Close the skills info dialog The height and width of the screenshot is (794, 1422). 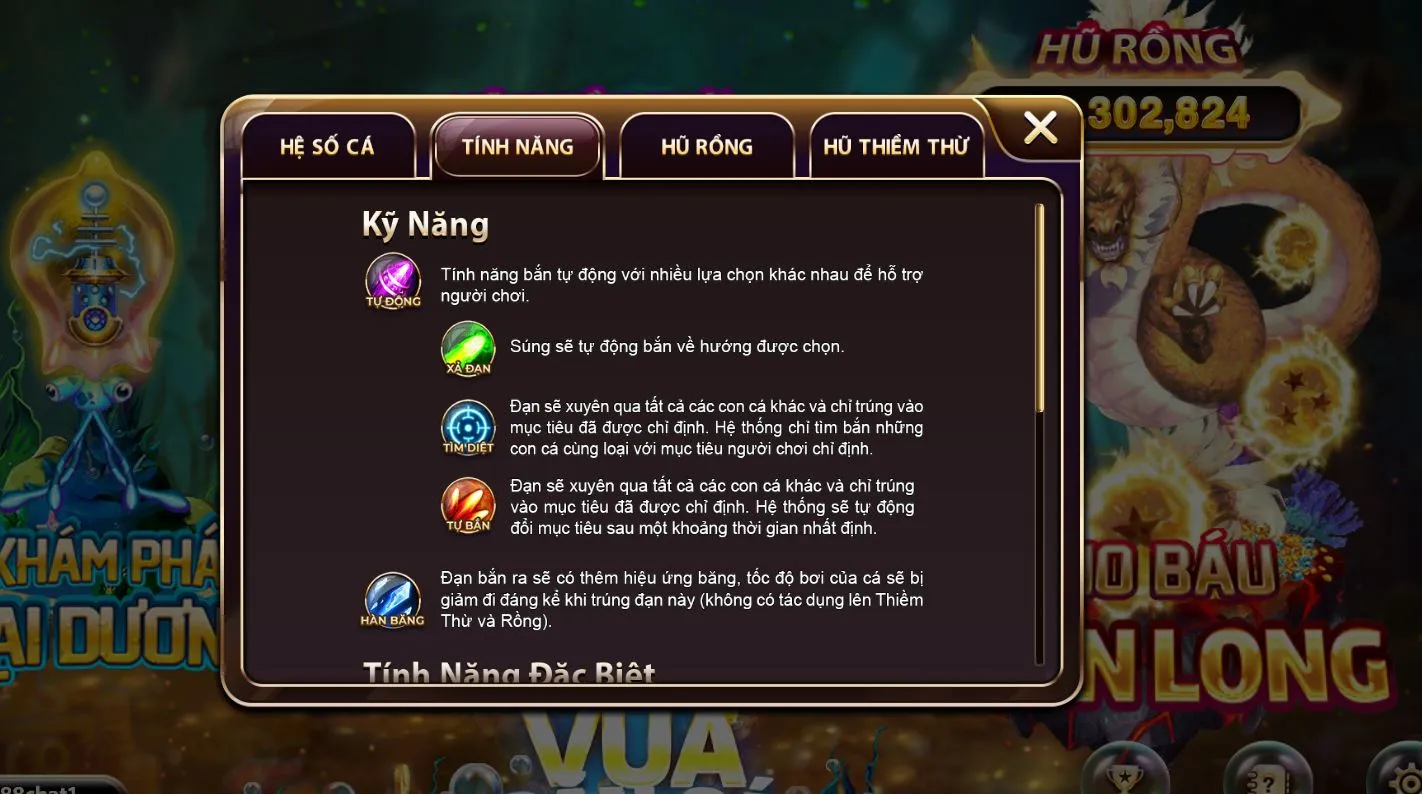click(x=1040, y=128)
